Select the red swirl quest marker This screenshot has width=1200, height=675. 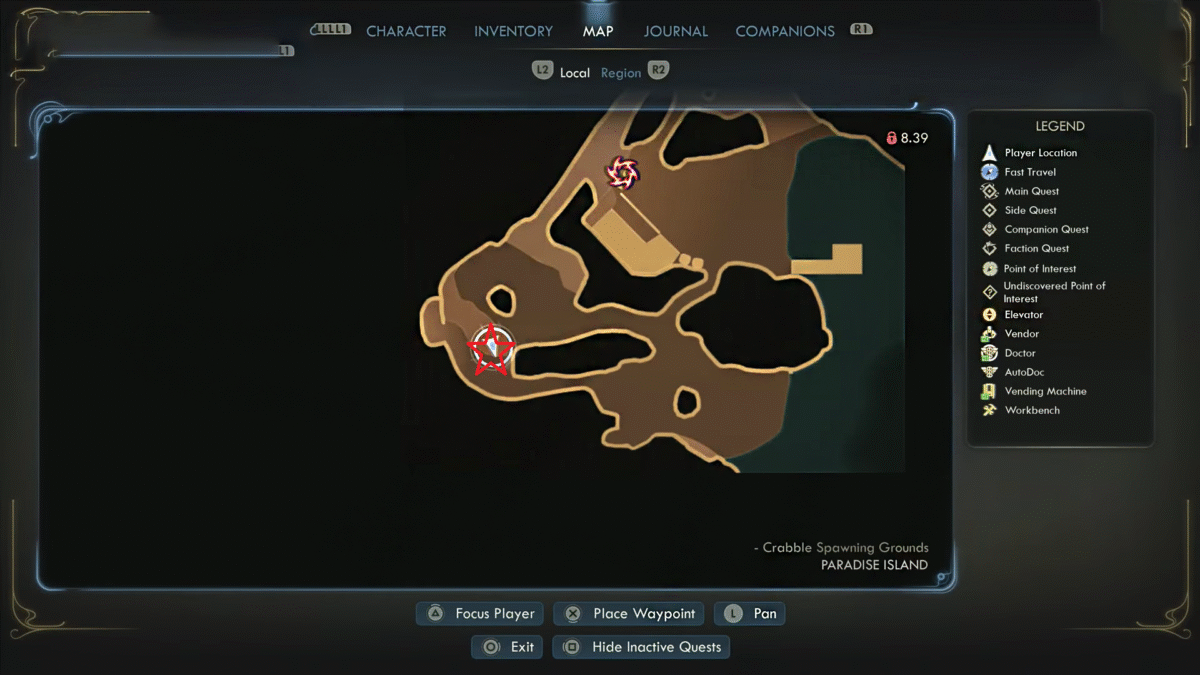pos(623,173)
